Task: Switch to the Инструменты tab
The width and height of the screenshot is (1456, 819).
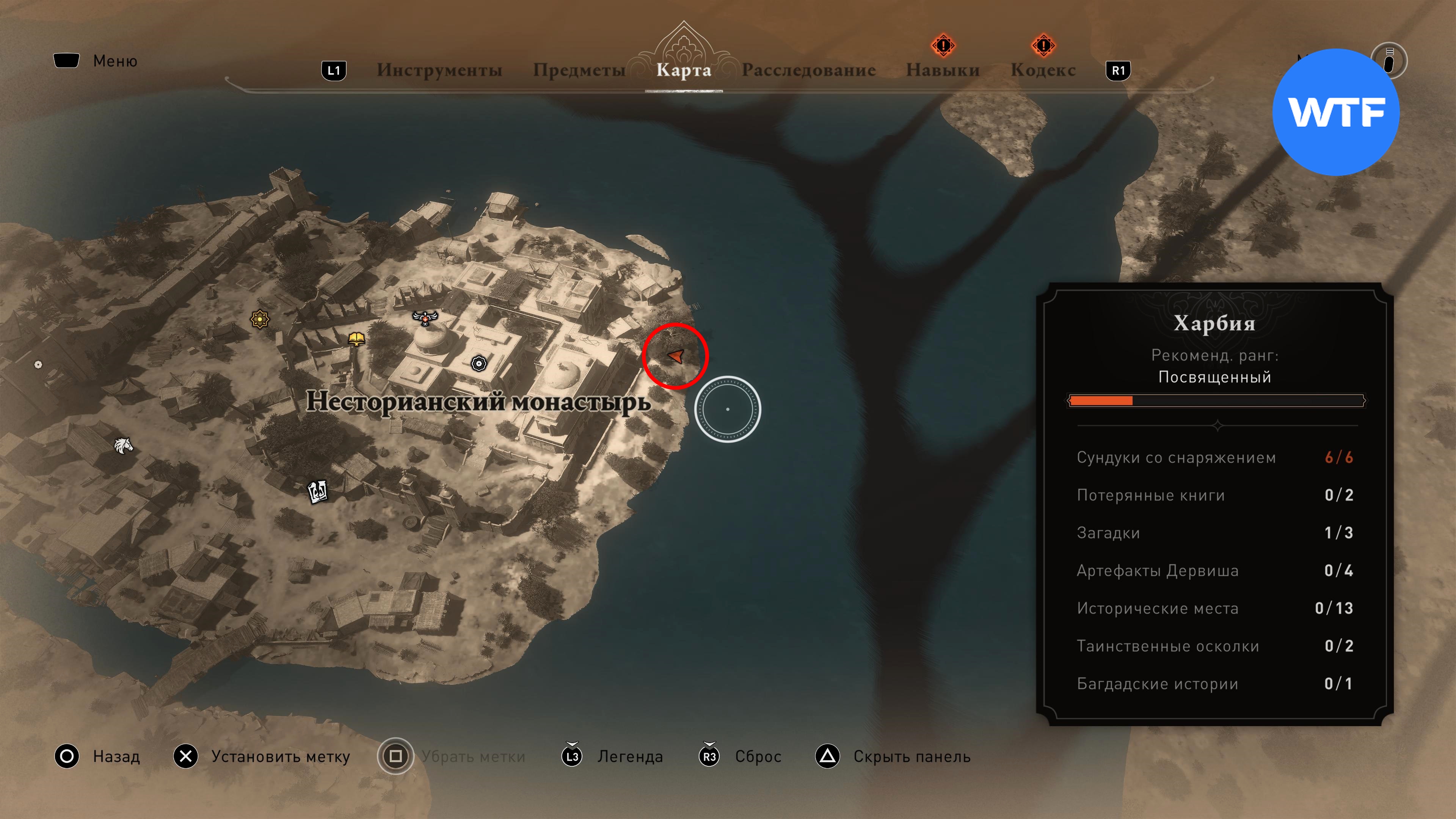Action: pos(439,70)
